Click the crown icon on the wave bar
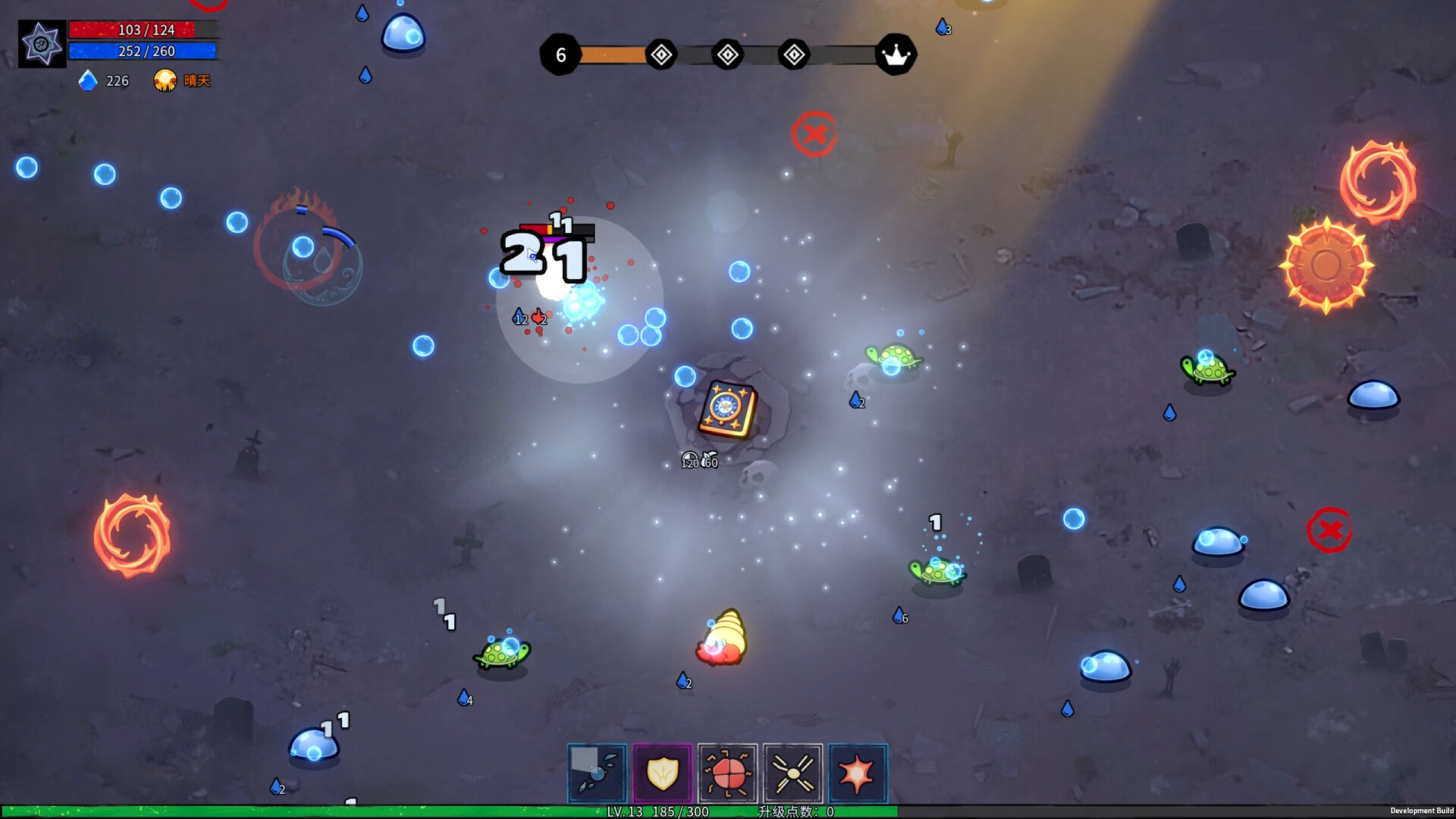The height and width of the screenshot is (819, 1456). tap(898, 54)
